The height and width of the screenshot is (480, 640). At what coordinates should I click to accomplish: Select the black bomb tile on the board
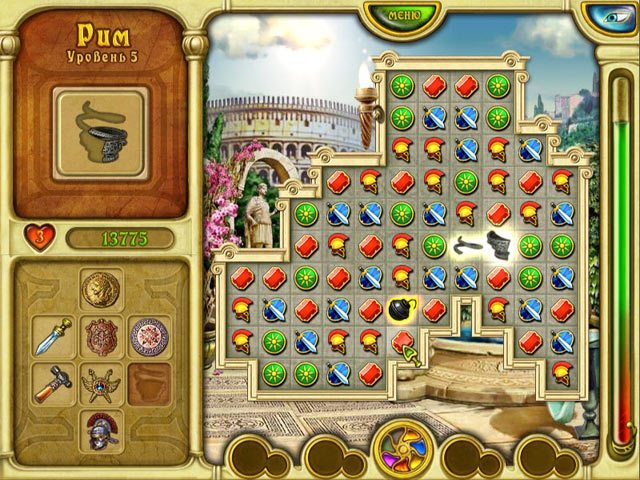402,309
